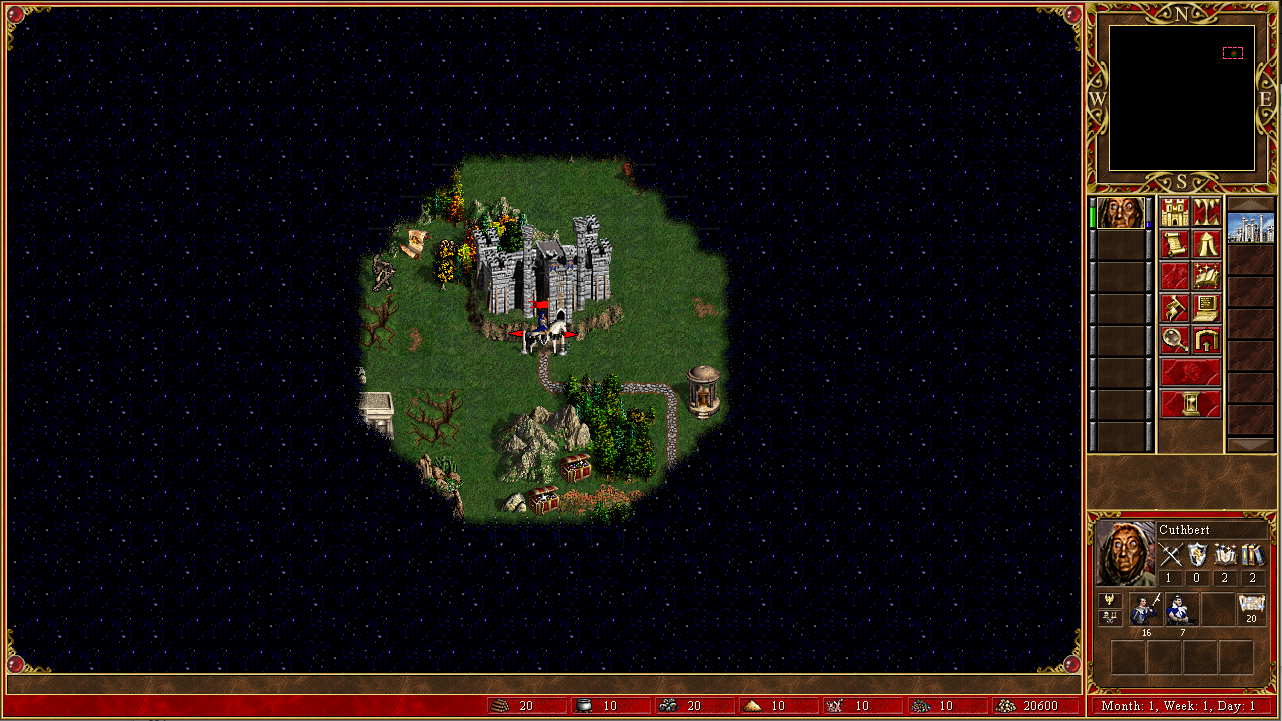The height and width of the screenshot is (721, 1282).
Task: Select the stack of 16 pikemen
Action: [x=1145, y=609]
